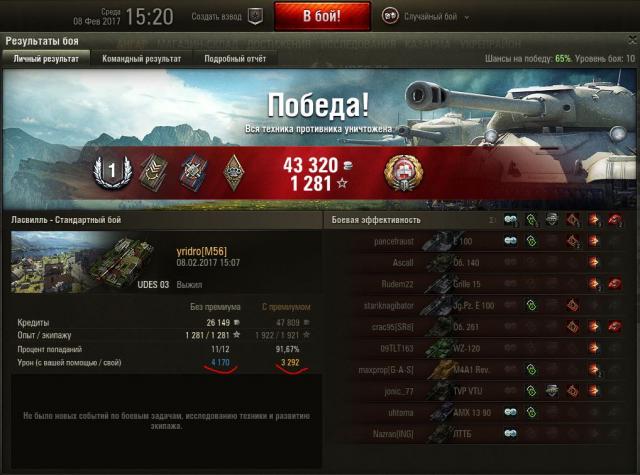Select the Личный результат tab
The image size is (640, 475).
[x=45, y=59]
